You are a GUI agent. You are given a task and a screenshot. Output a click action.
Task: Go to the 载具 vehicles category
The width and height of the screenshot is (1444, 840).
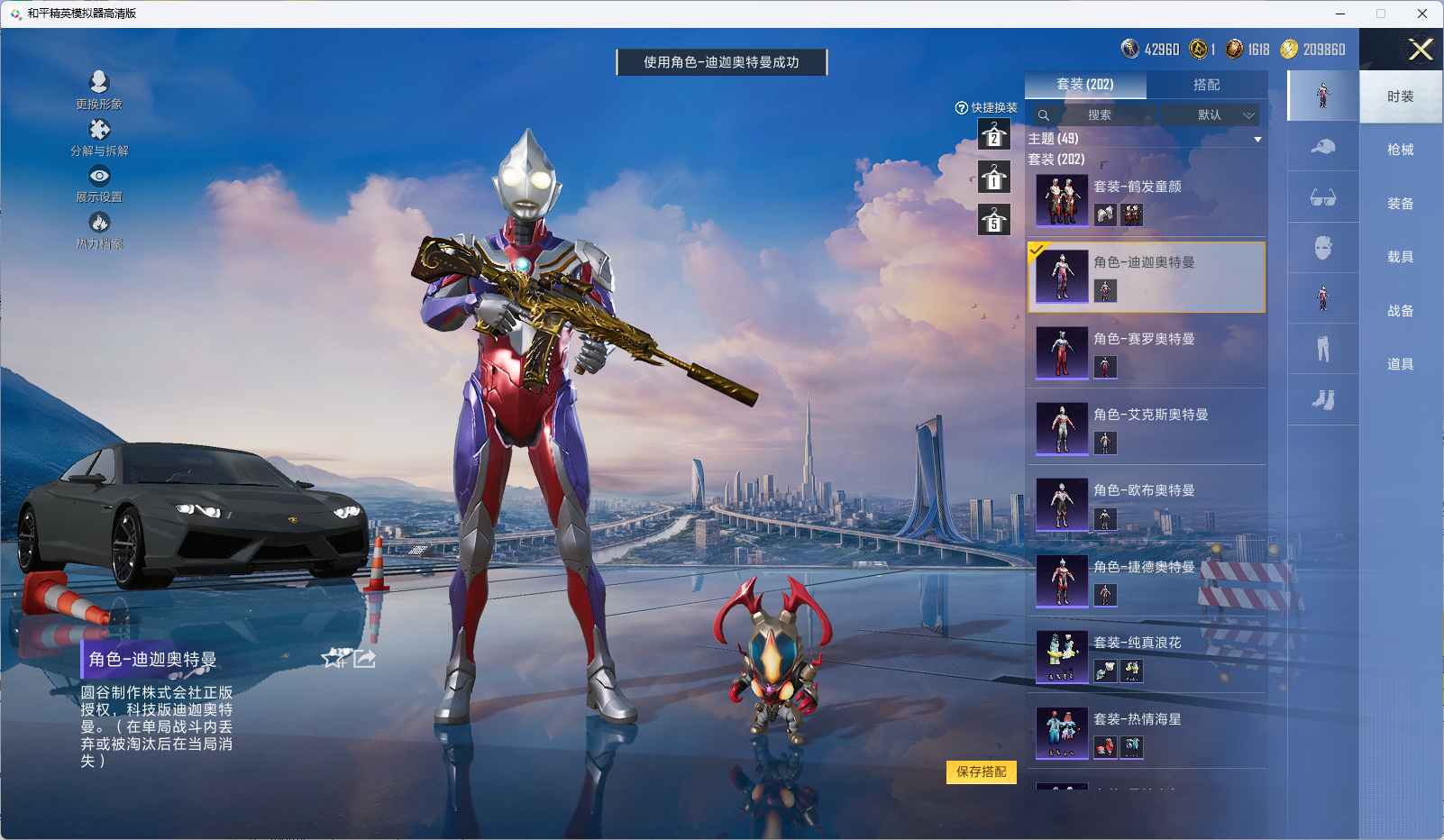click(x=1400, y=257)
